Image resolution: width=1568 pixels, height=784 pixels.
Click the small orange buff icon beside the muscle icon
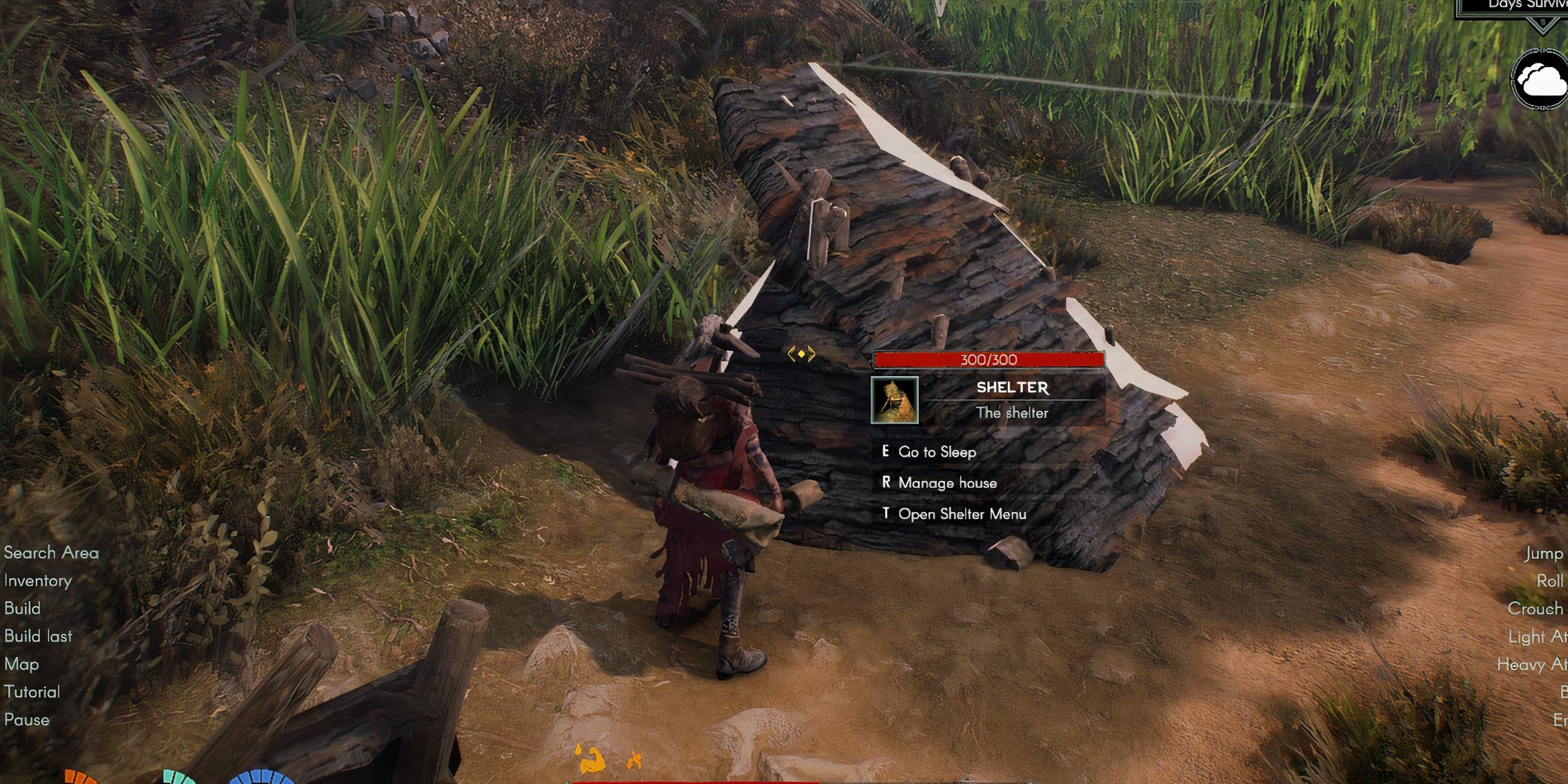pyautogui.click(x=635, y=759)
